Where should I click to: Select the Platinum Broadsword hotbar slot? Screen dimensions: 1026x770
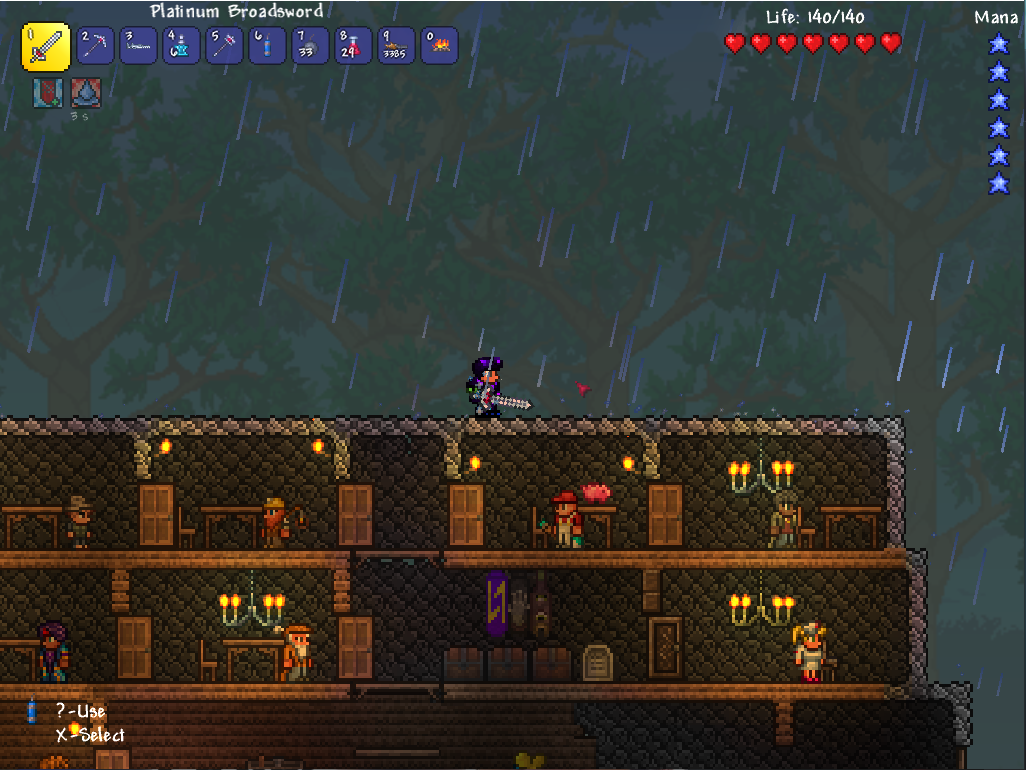click(x=46, y=47)
